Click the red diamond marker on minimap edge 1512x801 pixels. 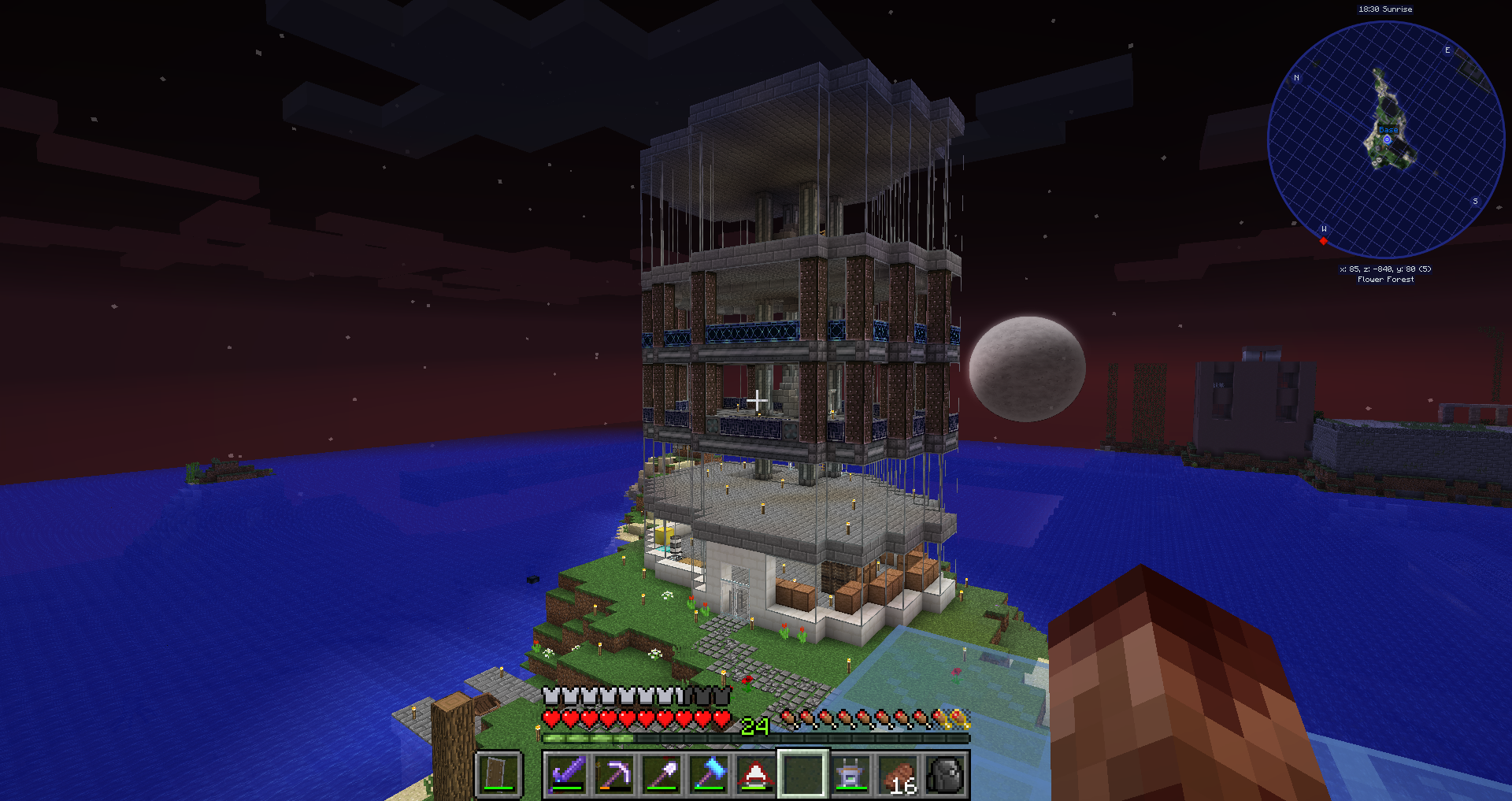click(x=1324, y=241)
